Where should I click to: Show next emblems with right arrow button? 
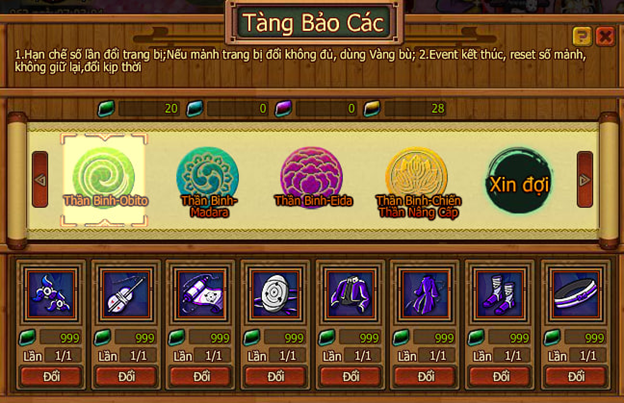585,179
